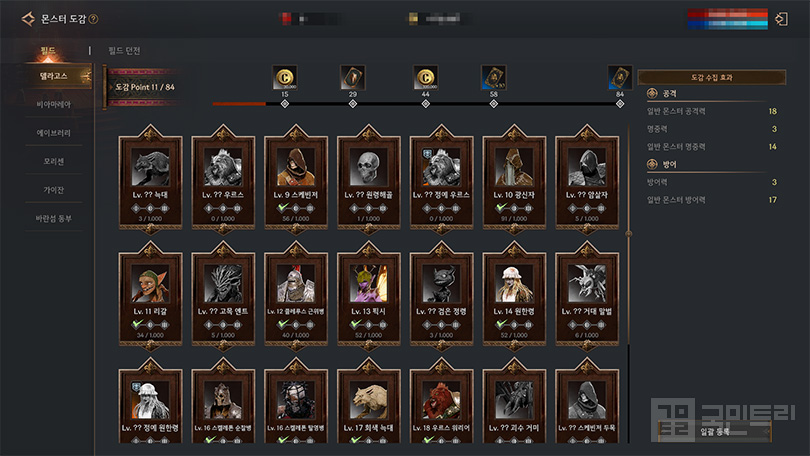Screen dimensions: 810x456
Task: Claim the gold coin reward at 15 points
Action: click(285, 77)
